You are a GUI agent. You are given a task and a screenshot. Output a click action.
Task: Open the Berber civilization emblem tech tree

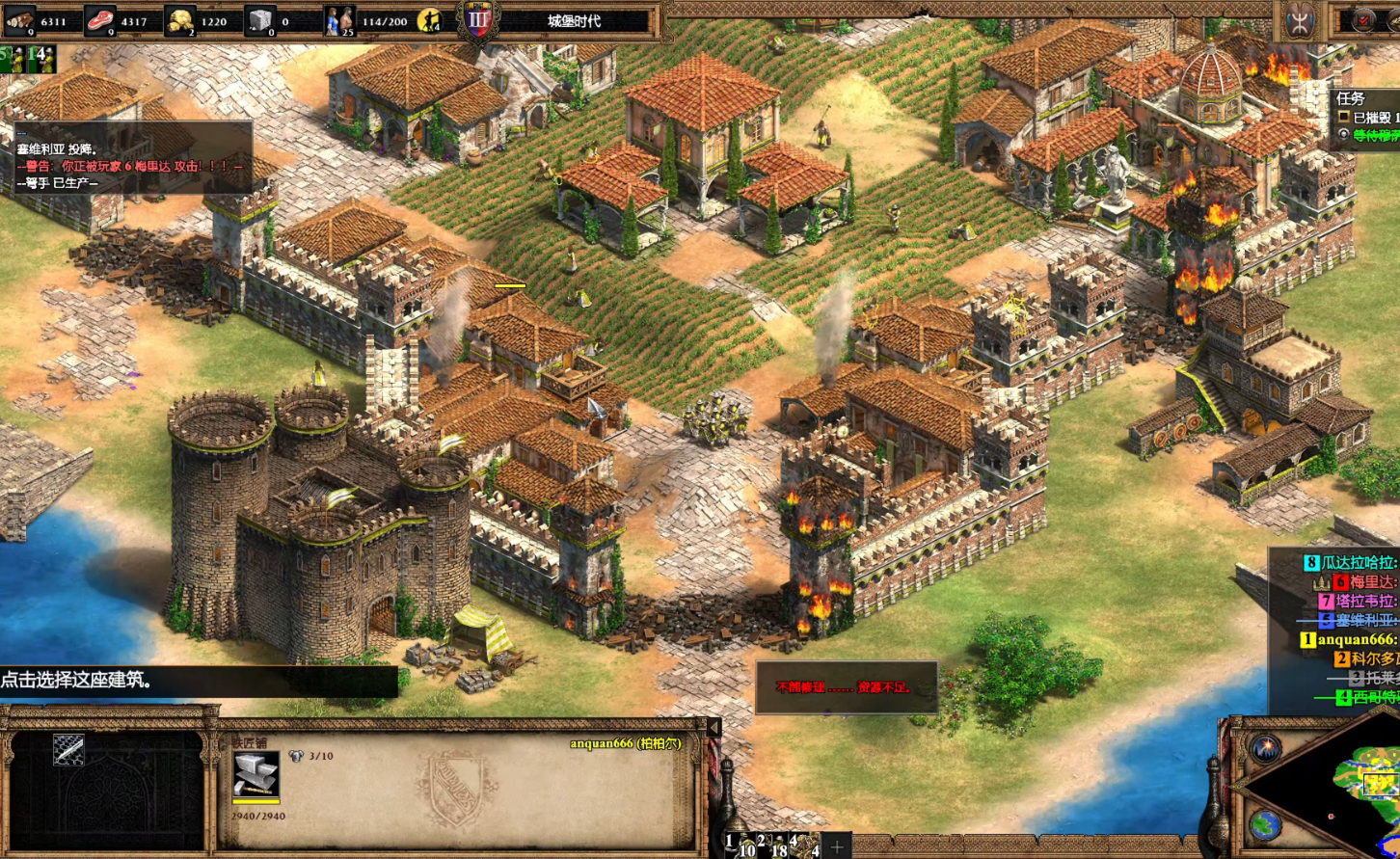pyautogui.click(x=1298, y=21)
